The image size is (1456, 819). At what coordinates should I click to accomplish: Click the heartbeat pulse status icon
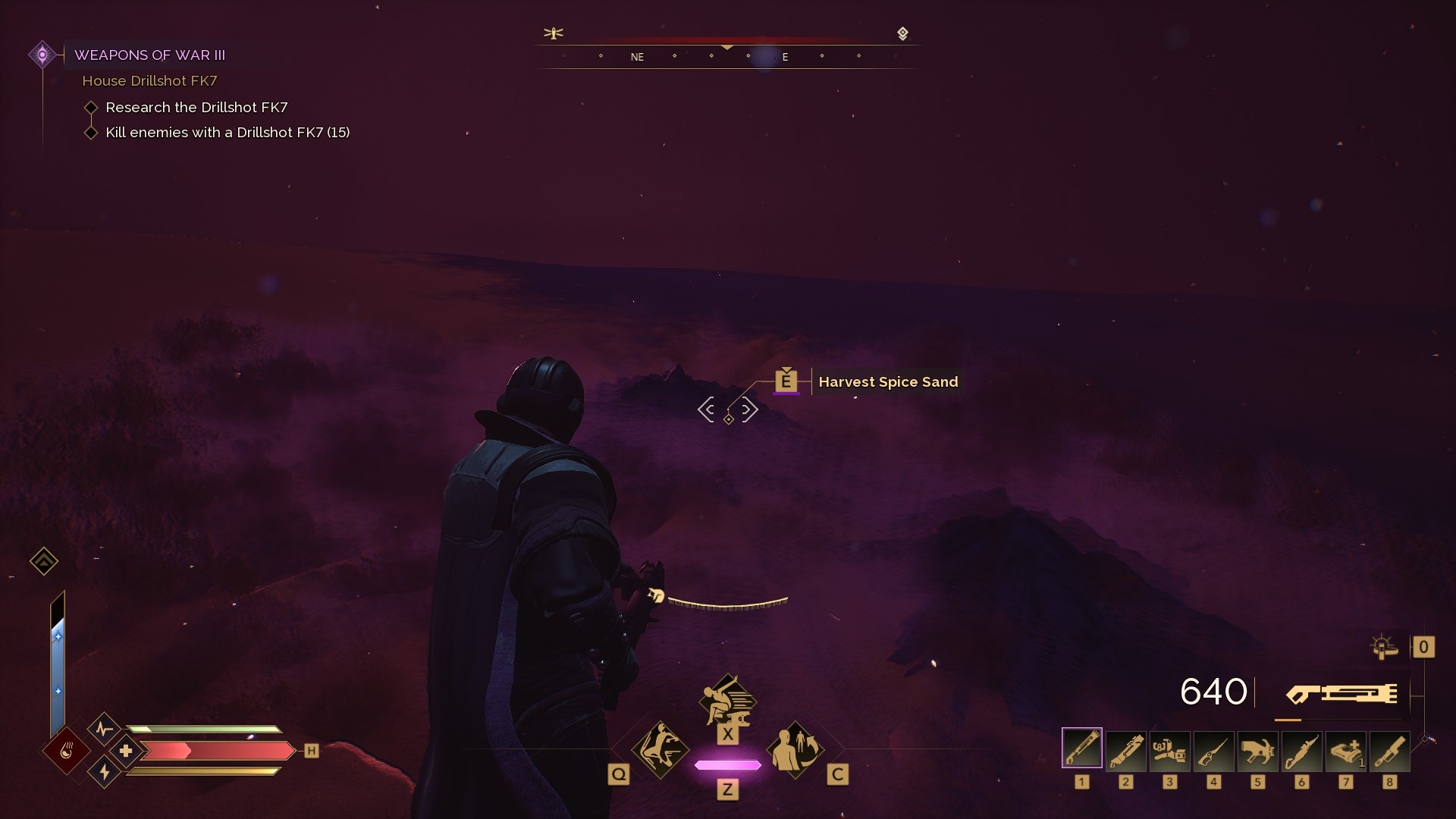104,730
